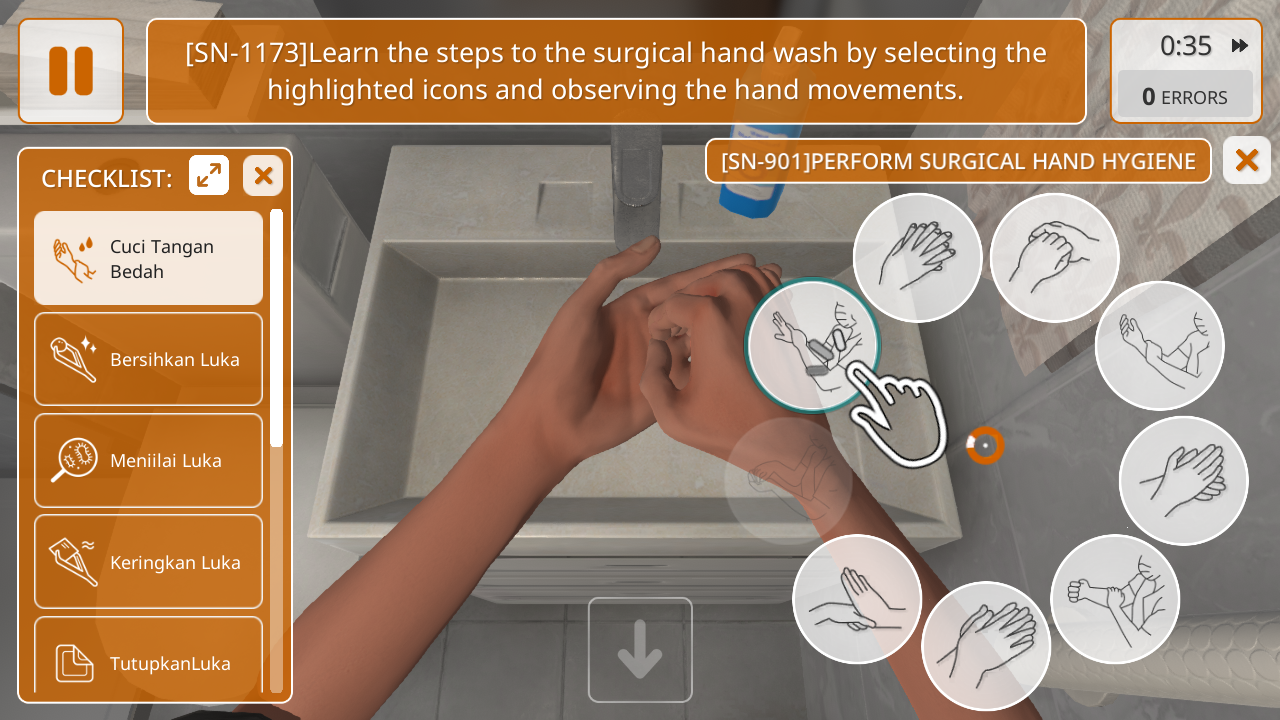Fast-forward the timer with the double-arrow icon
This screenshot has height=720, width=1280.
[1240, 46]
